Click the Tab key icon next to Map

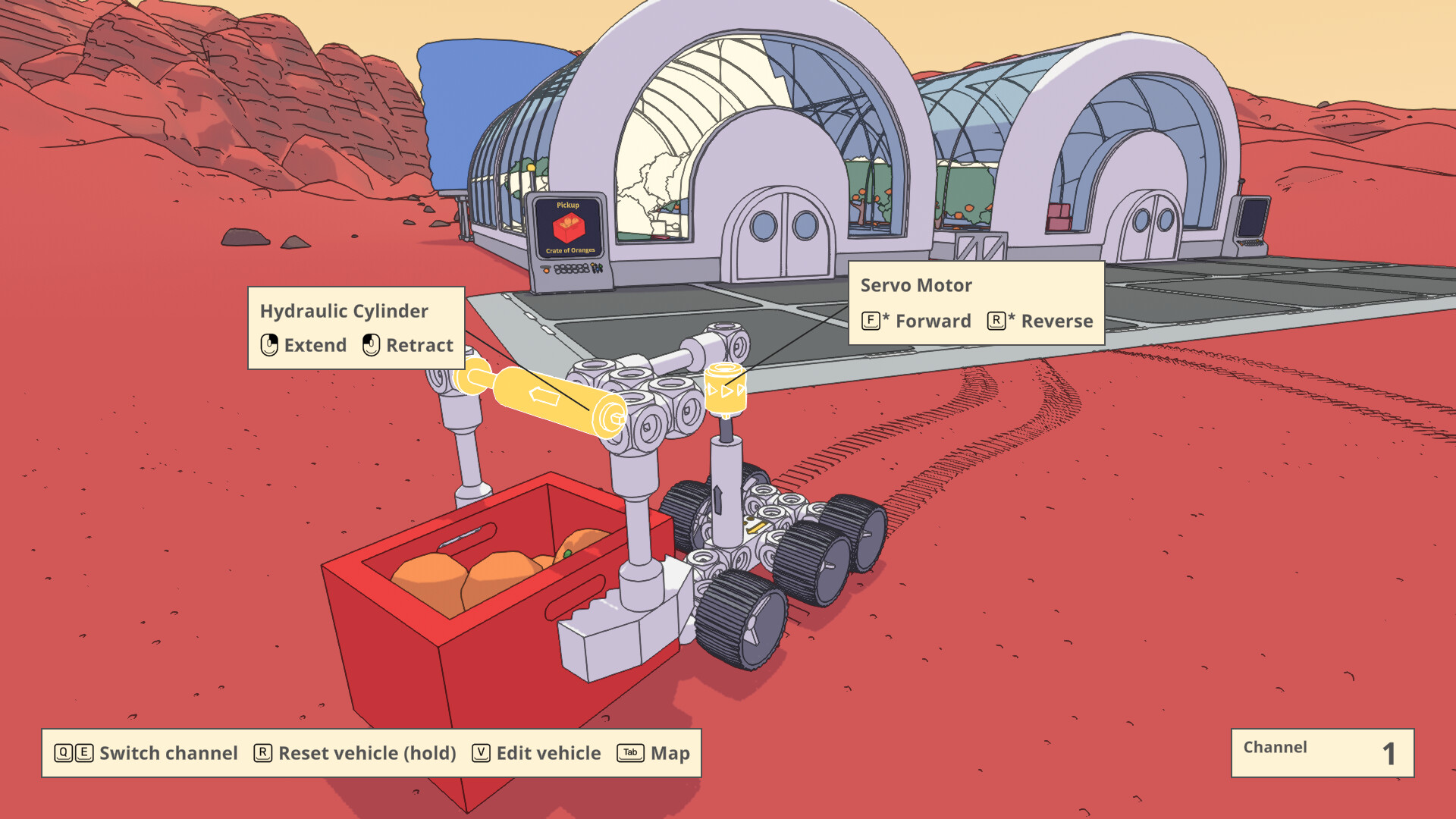point(629,754)
